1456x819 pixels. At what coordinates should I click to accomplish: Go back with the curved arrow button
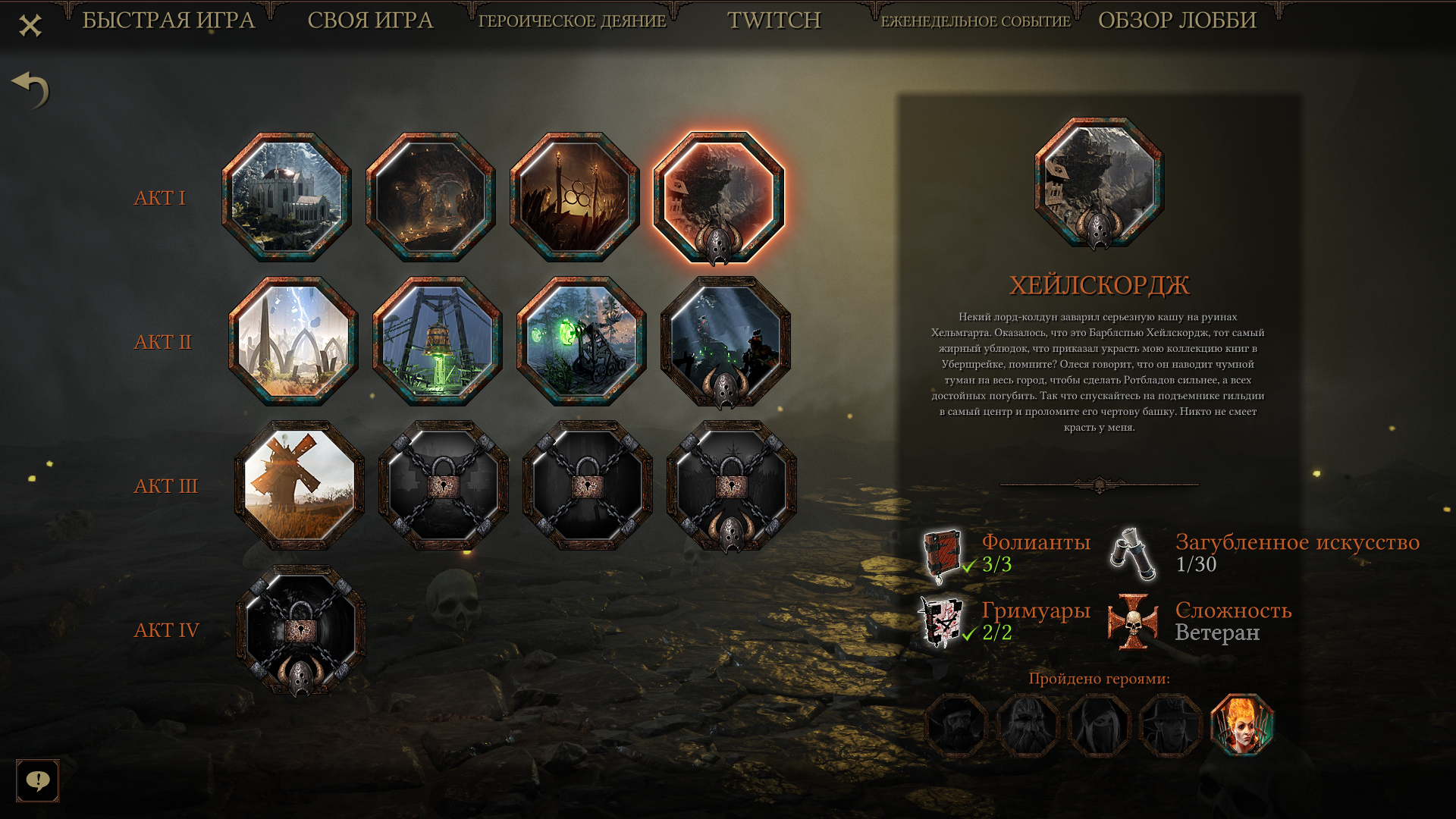point(30,90)
